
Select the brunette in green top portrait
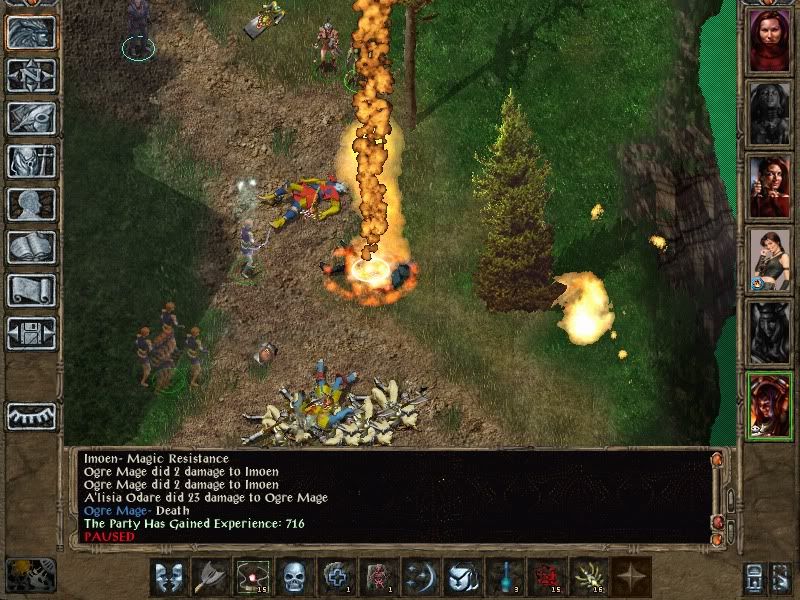[x=769, y=261]
